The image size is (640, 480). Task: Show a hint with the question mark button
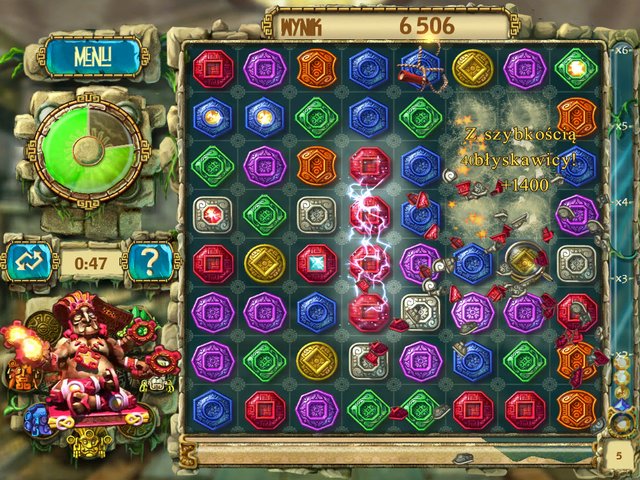tap(152, 262)
